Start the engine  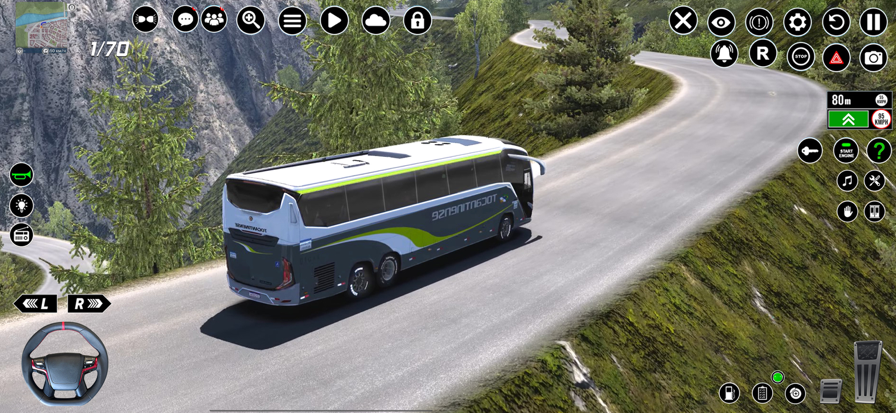[846, 151]
